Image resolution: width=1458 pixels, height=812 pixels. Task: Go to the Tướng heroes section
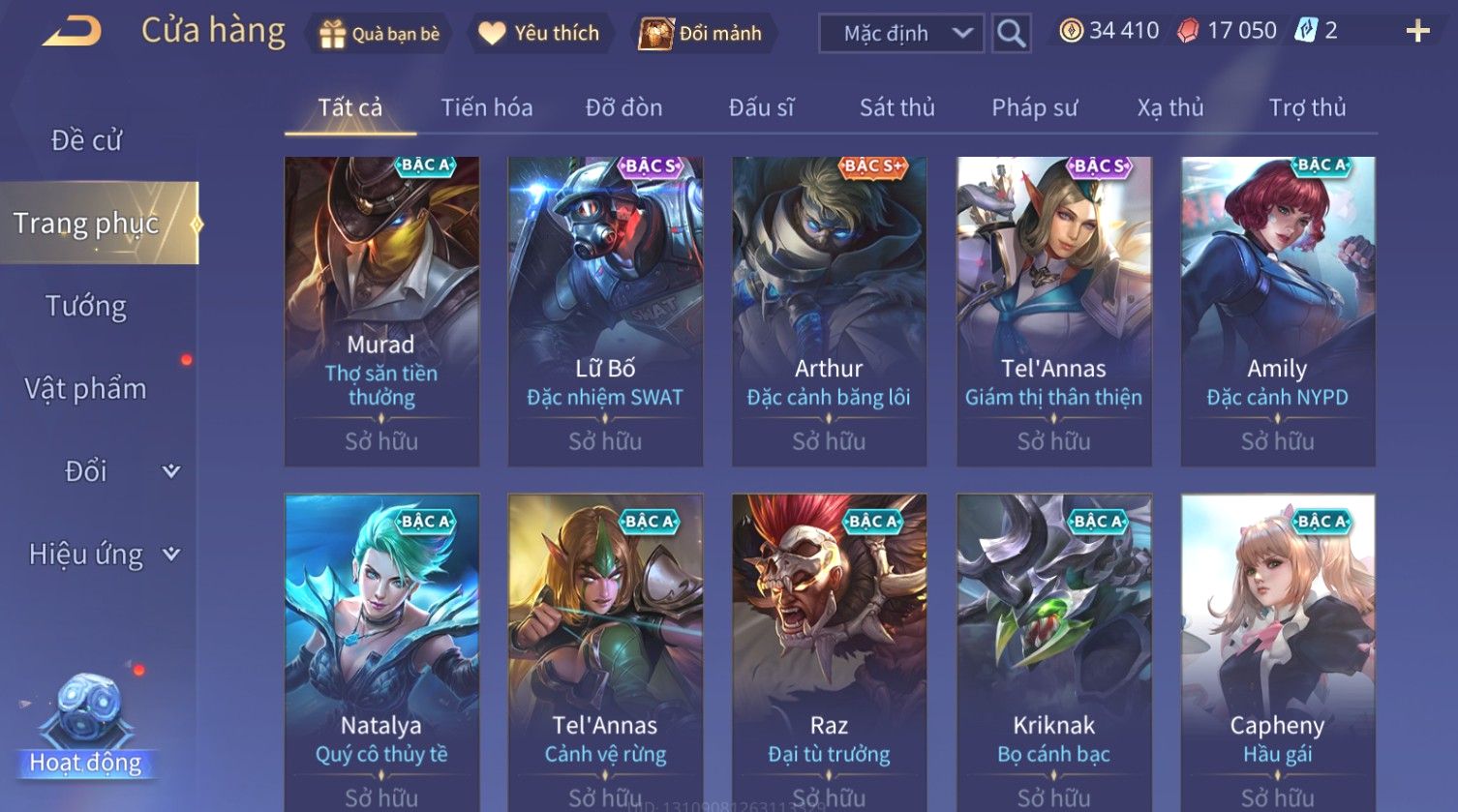tap(86, 306)
